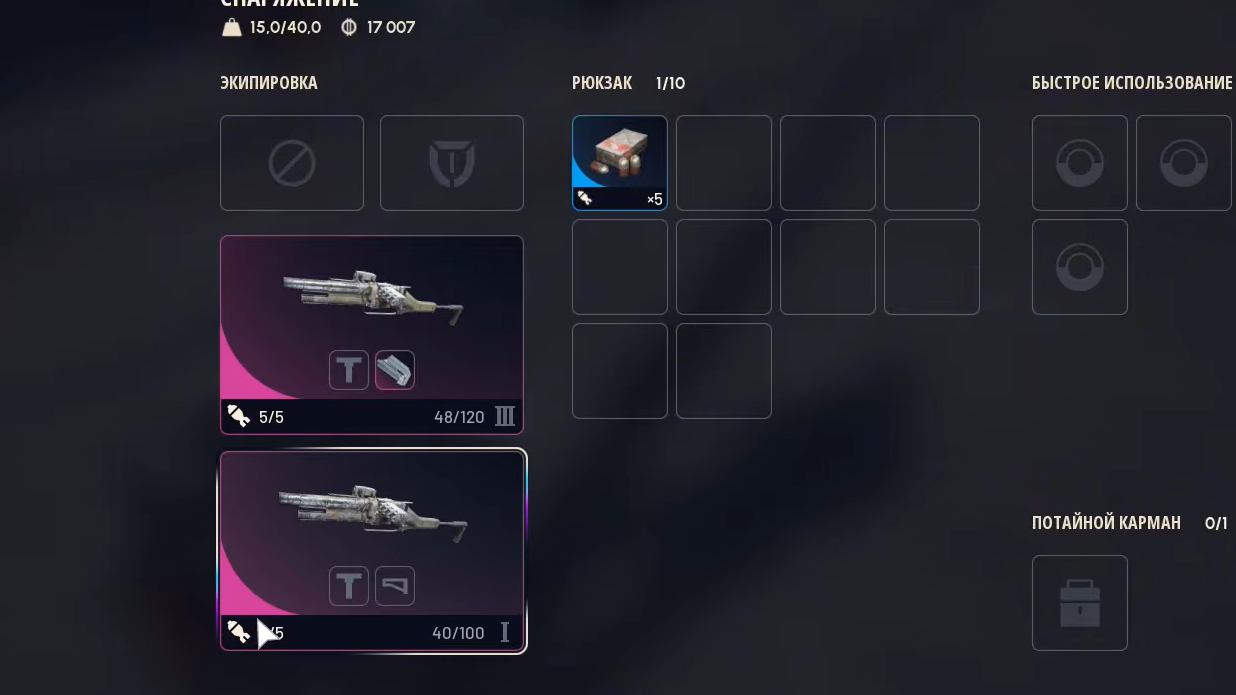Open the empty augment slot with the crossed circle
Viewport: 1236px width, 695px height.
(292, 163)
